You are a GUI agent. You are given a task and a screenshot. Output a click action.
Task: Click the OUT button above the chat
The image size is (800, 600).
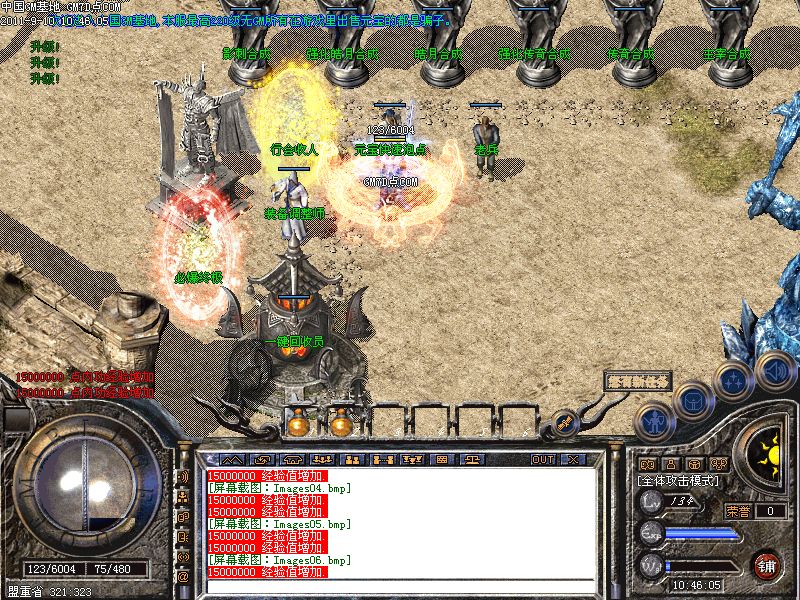coord(543,459)
